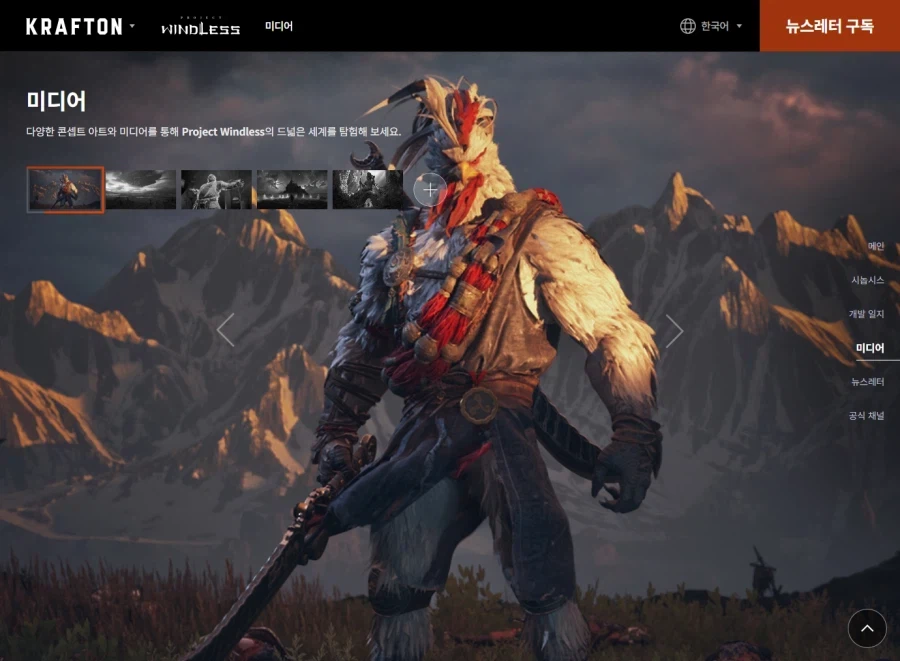Click the Project Windless logo
This screenshot has height=661, width=900.
coord(200,26)
